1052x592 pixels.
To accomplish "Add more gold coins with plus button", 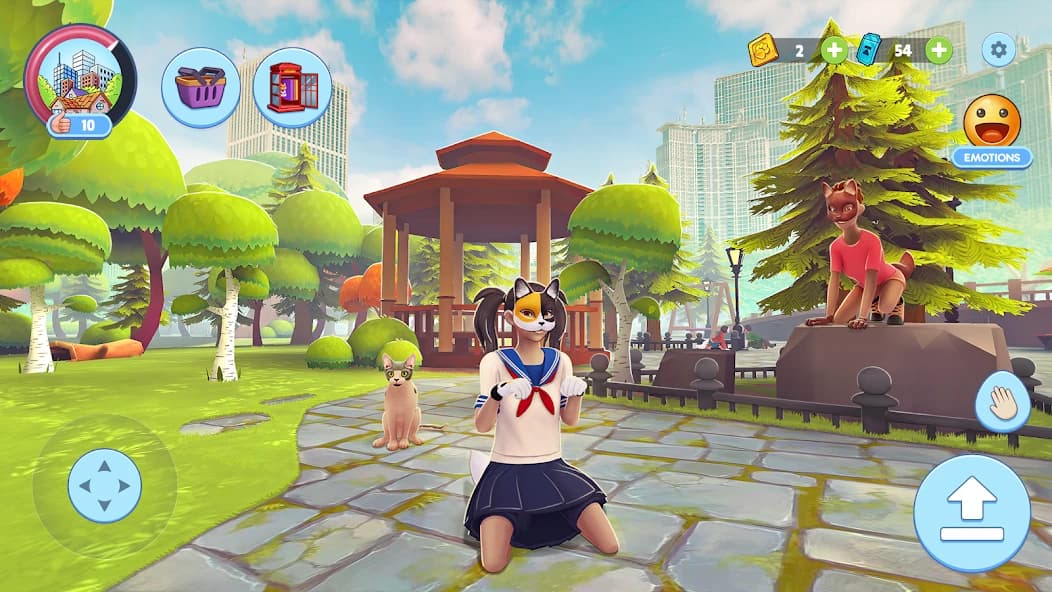I will pos(833,50).
